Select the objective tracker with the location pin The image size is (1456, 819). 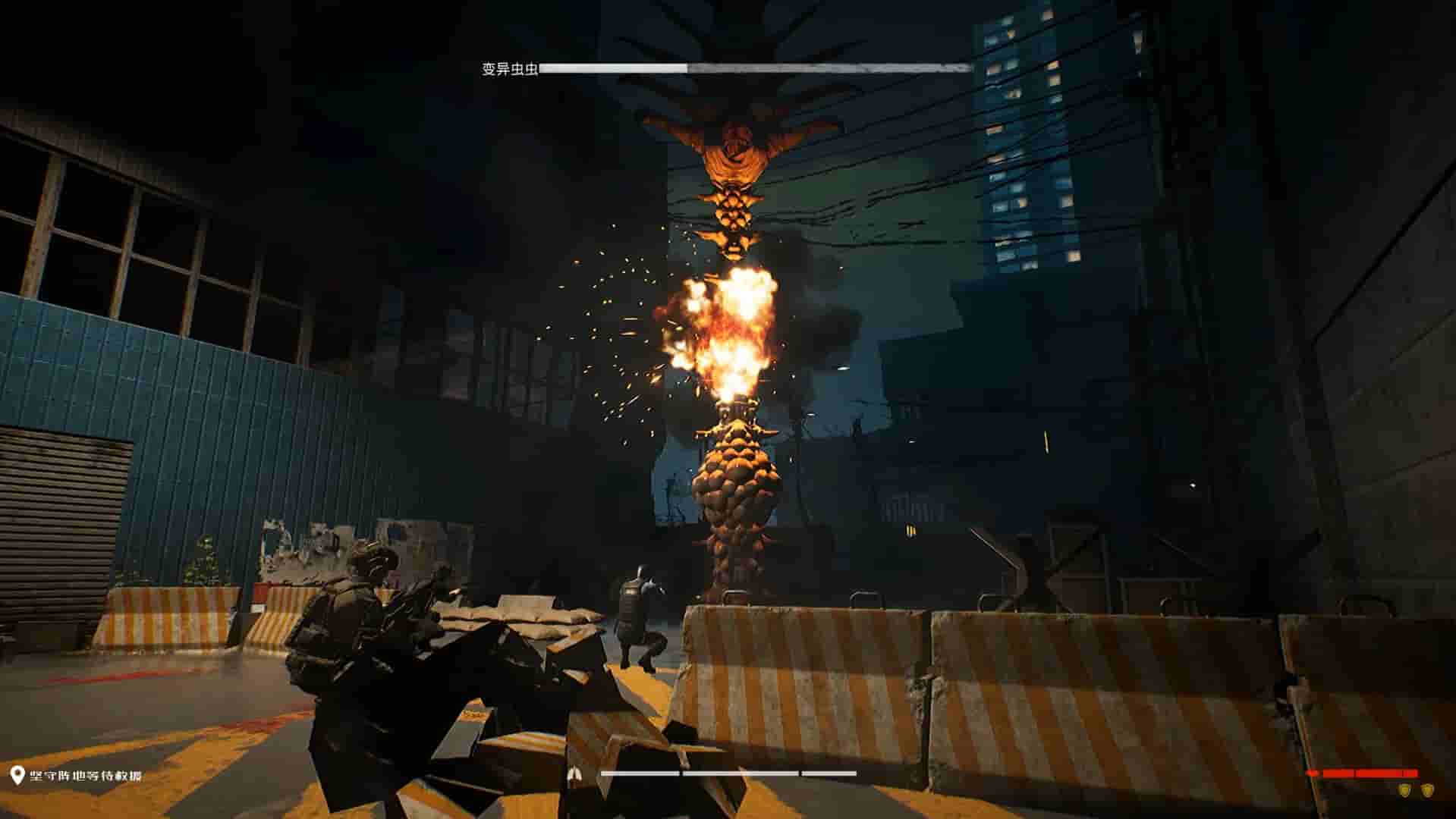tap(76, 775)
